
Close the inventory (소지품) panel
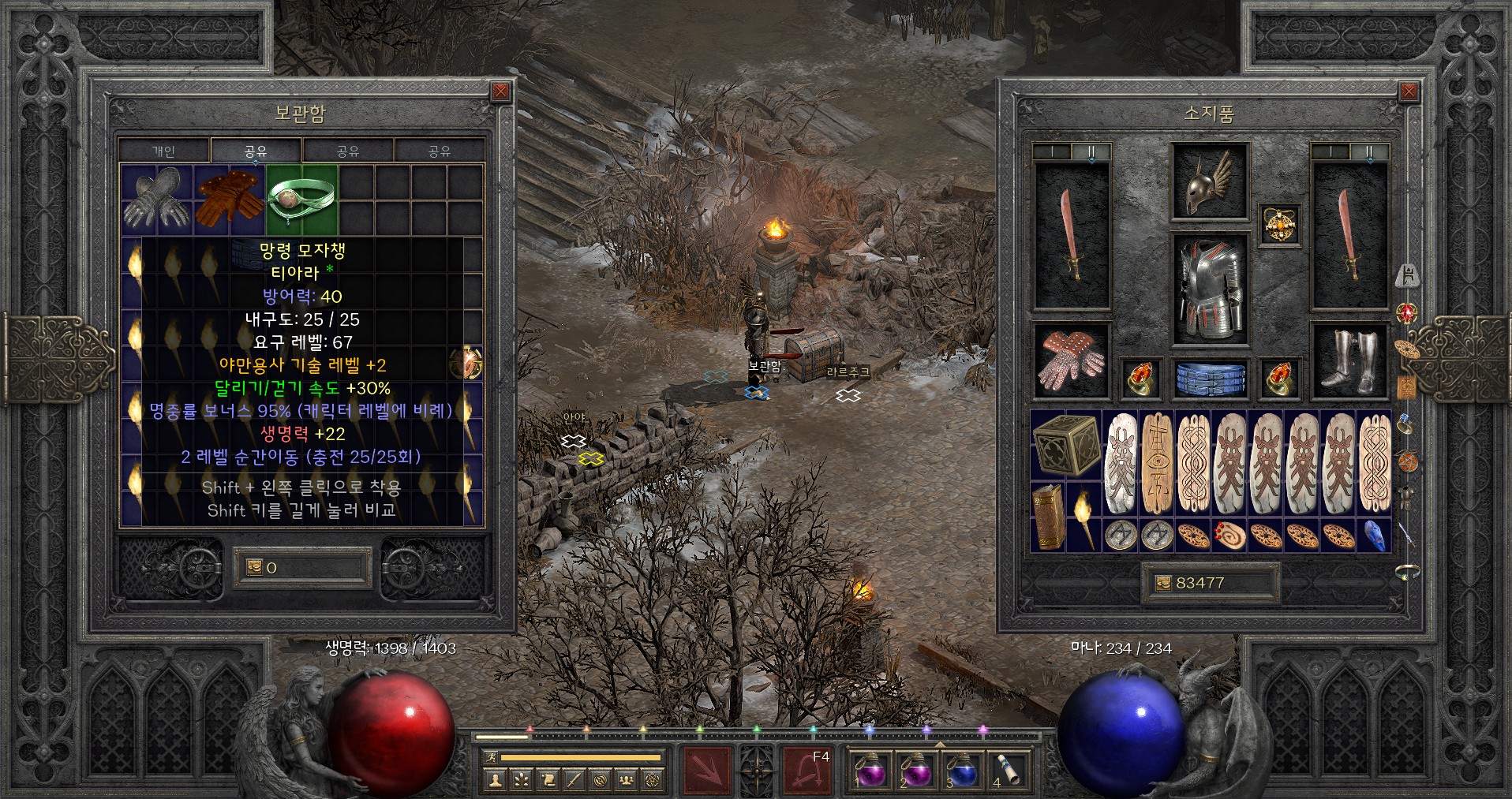click(1409, 92)
